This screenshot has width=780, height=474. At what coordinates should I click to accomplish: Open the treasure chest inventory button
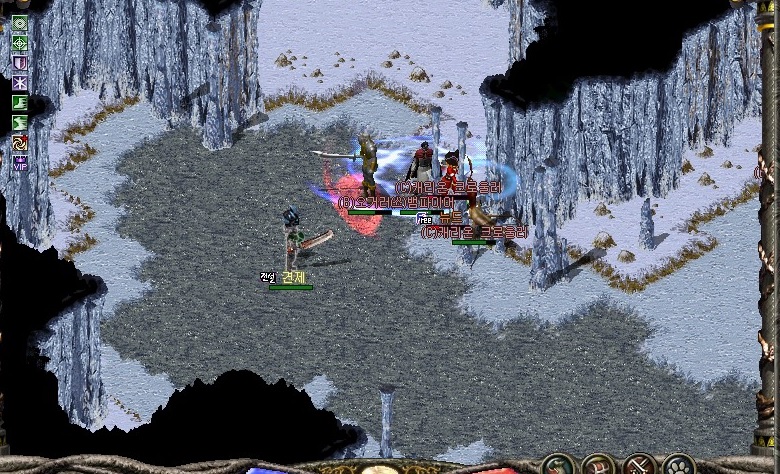click(x=599, y=465)
